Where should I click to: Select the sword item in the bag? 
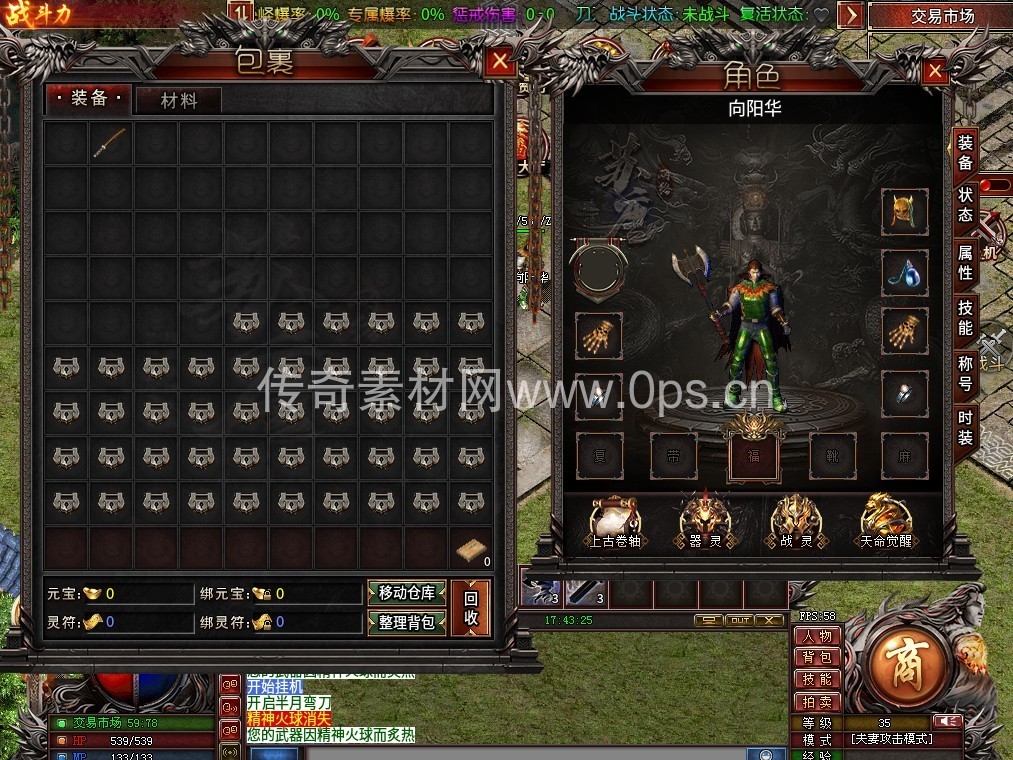[110, 142]
